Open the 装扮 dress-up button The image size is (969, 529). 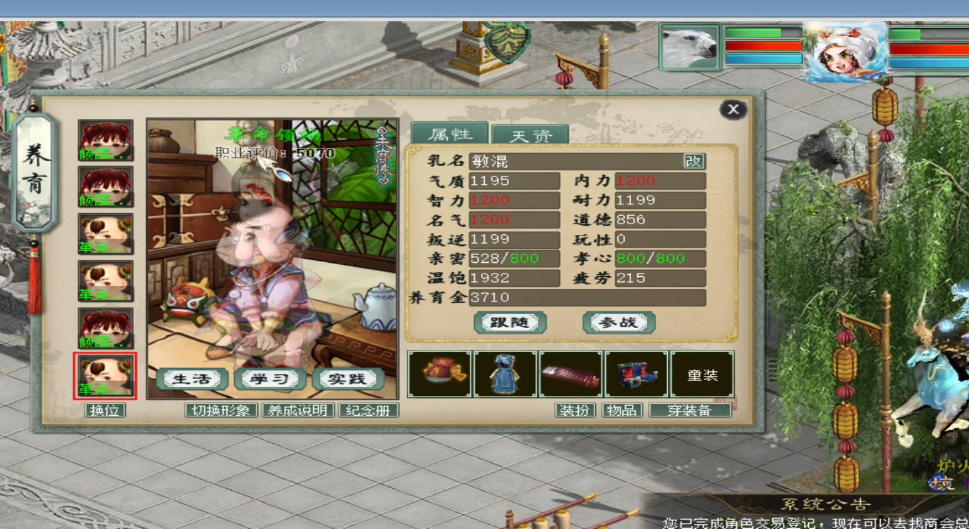tap(575, 410)
